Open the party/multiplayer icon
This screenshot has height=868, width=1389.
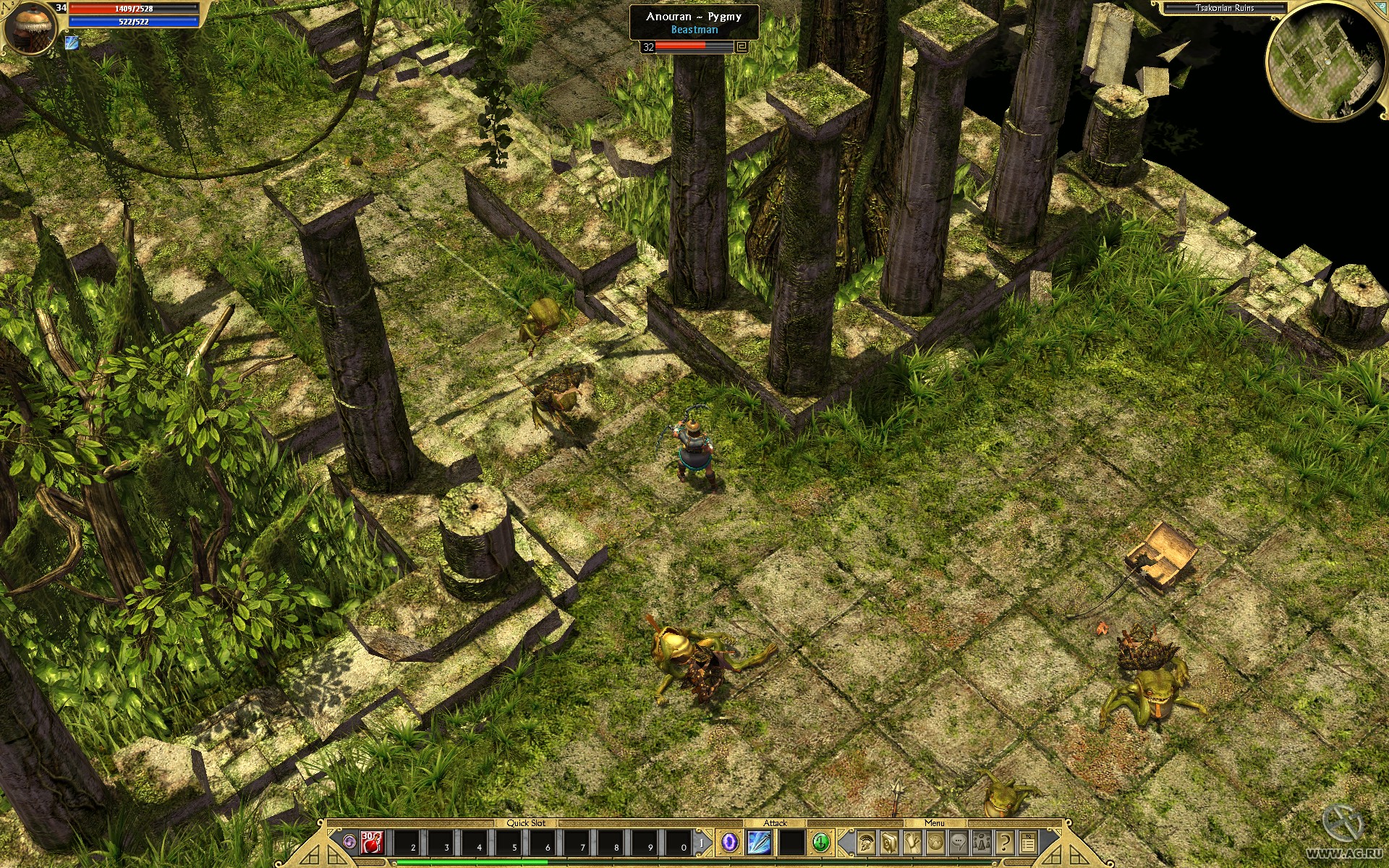981,844
